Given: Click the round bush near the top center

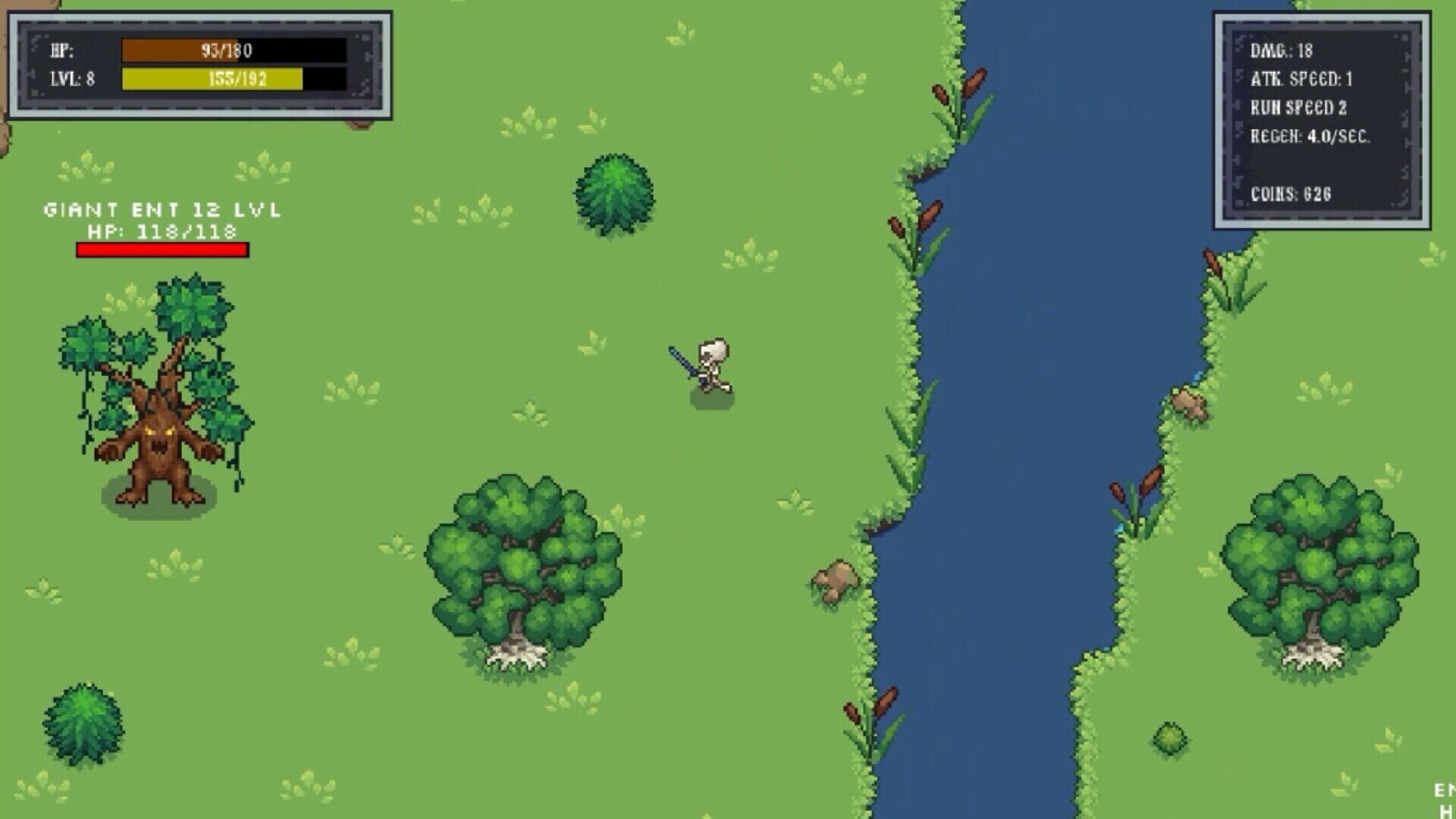Looking at the screenshot, I should [x=614, y=190].
